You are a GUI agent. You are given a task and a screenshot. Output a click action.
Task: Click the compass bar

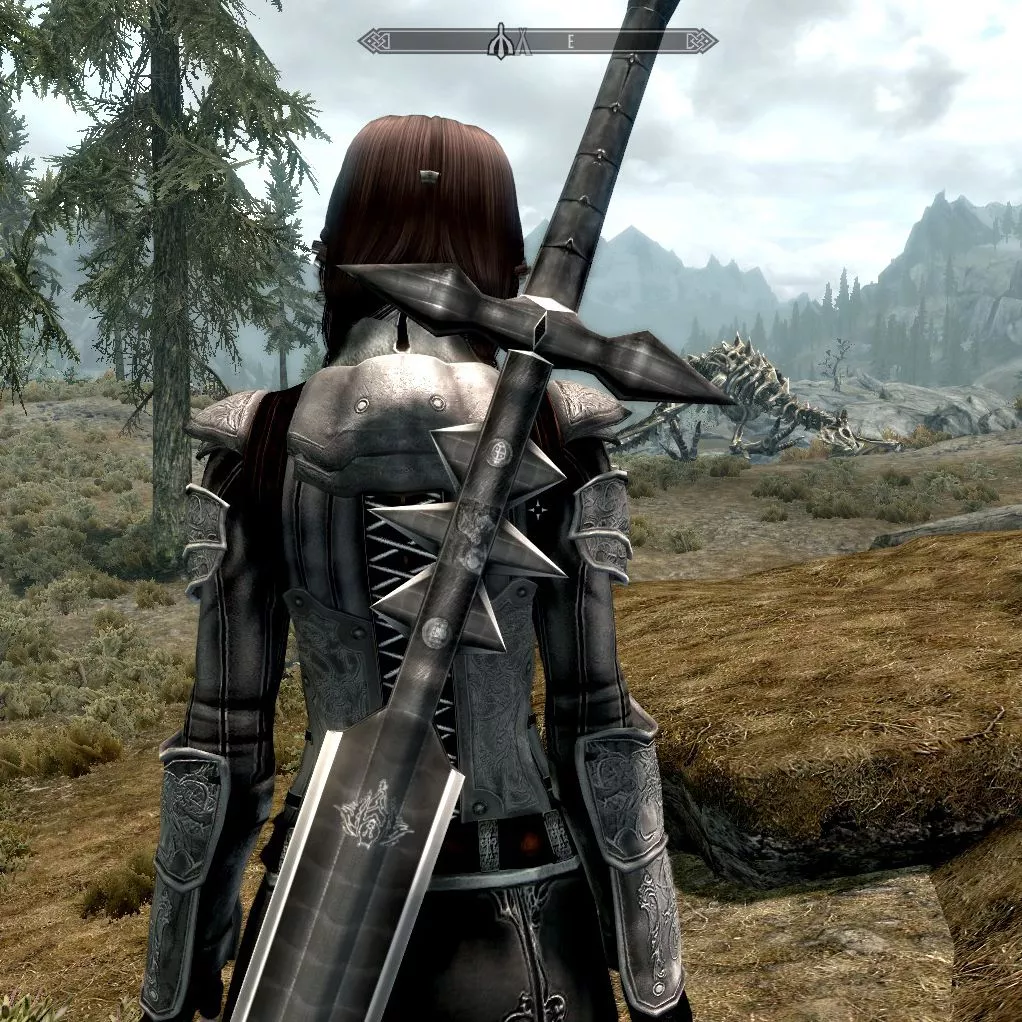[620, 41]
